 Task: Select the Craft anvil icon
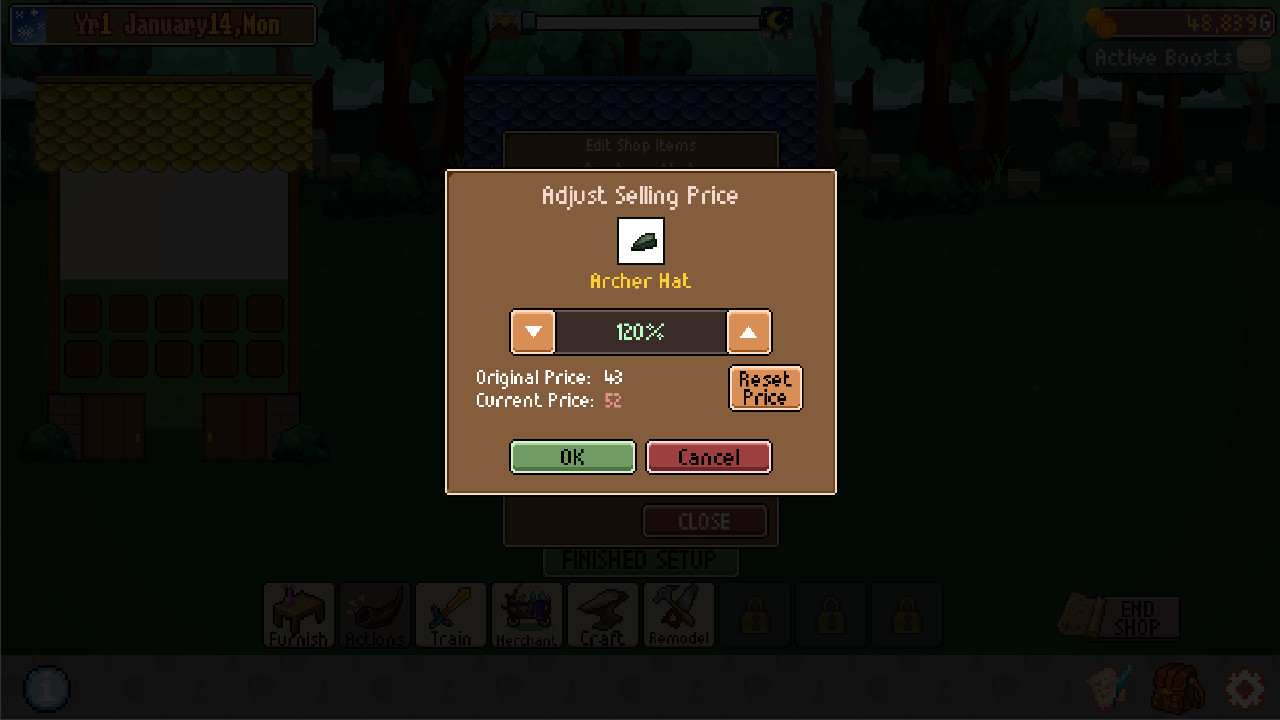coord(602,615)
